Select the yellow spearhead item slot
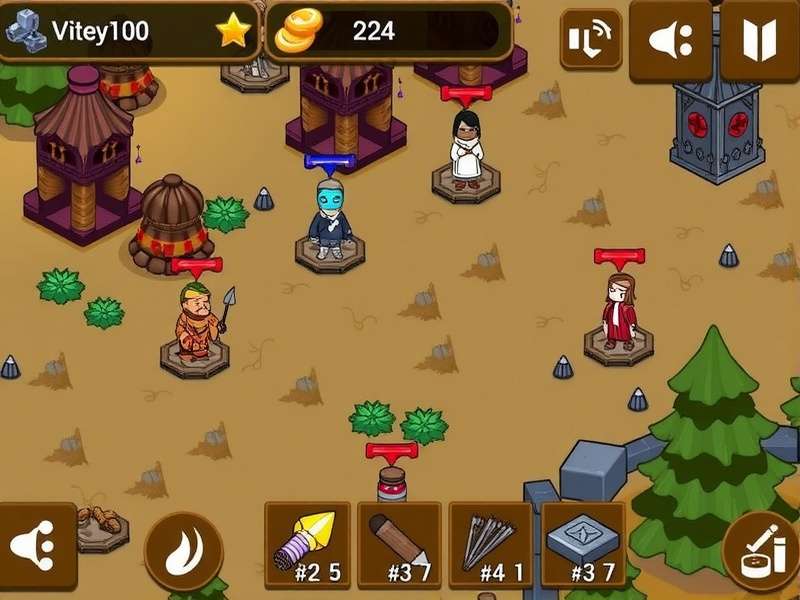This screenshot has width=800, height=600. coord(307,545)
